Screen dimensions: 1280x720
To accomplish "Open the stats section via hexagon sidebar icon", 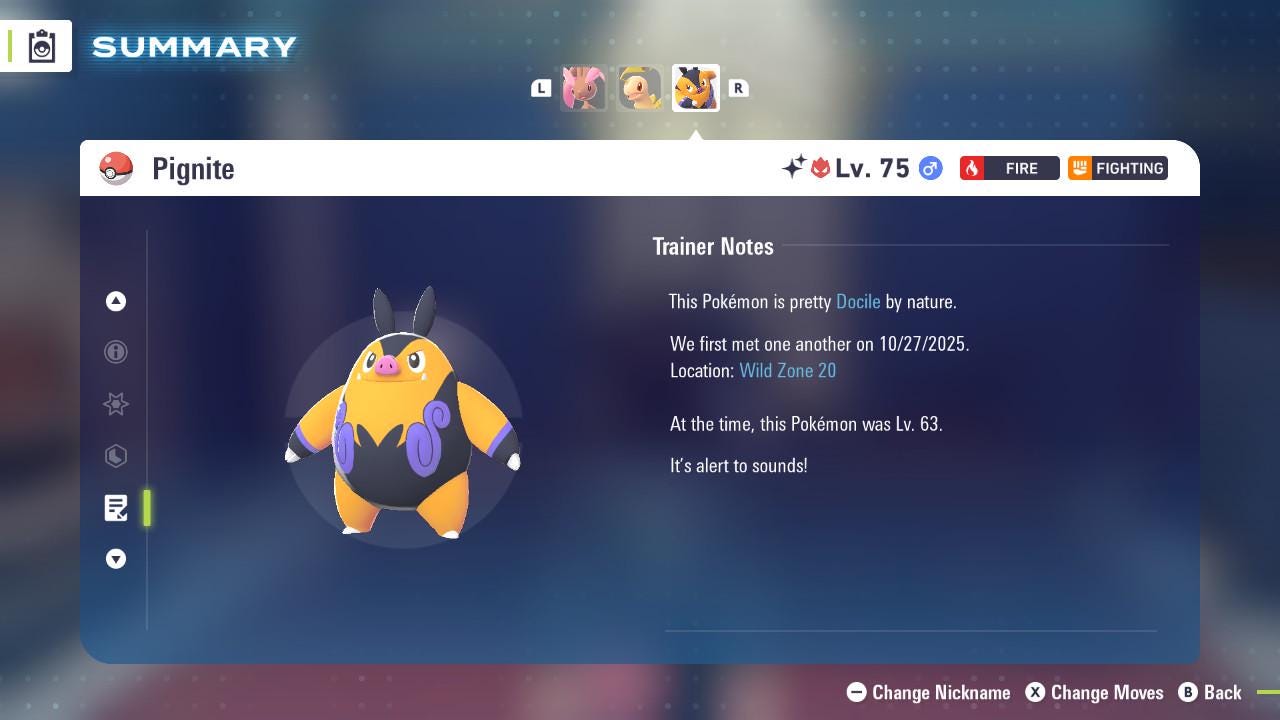I will tap(116, 456).
